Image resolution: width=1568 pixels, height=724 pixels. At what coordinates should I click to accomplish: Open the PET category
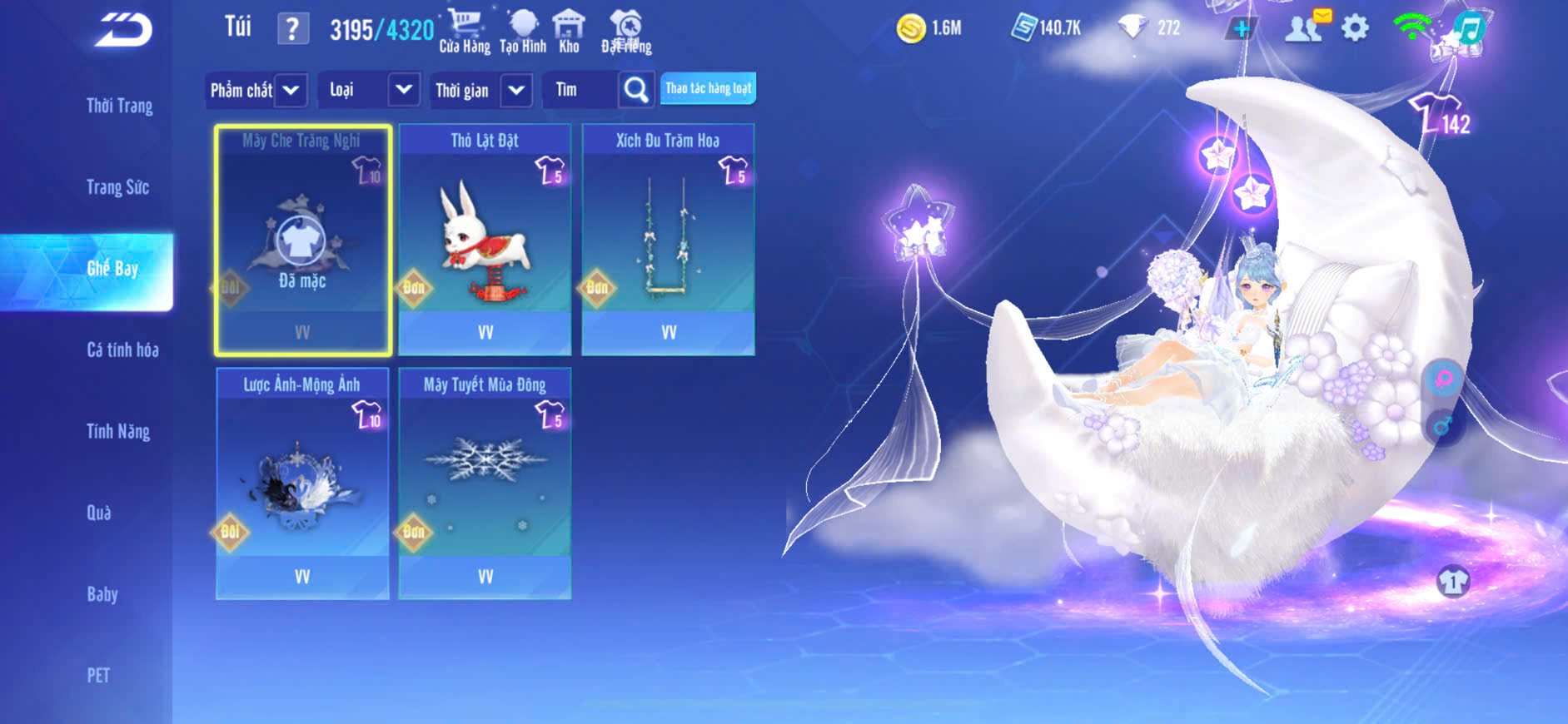[x=98, y=675]
